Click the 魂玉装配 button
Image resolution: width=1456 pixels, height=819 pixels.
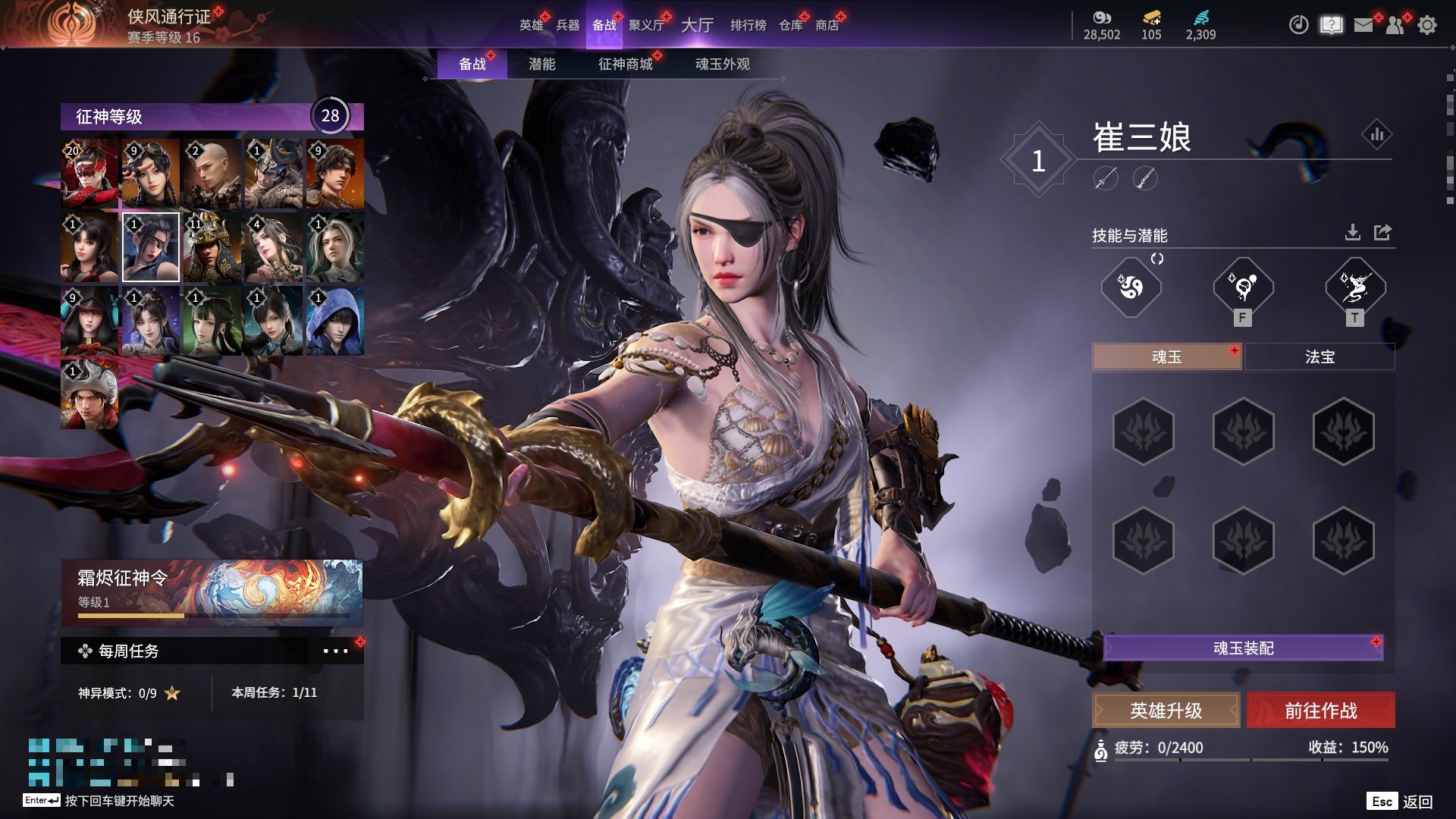(x=1243, y=648)
